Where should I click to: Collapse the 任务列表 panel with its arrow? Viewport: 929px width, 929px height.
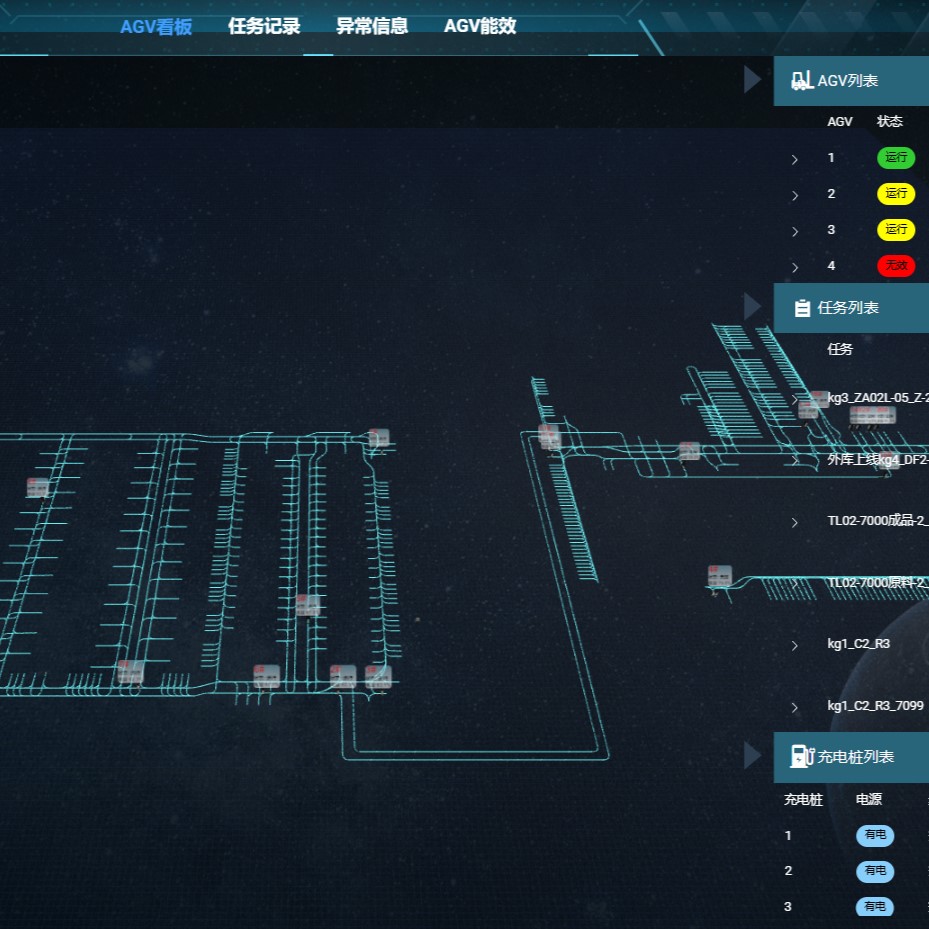(x=753, y=307)
